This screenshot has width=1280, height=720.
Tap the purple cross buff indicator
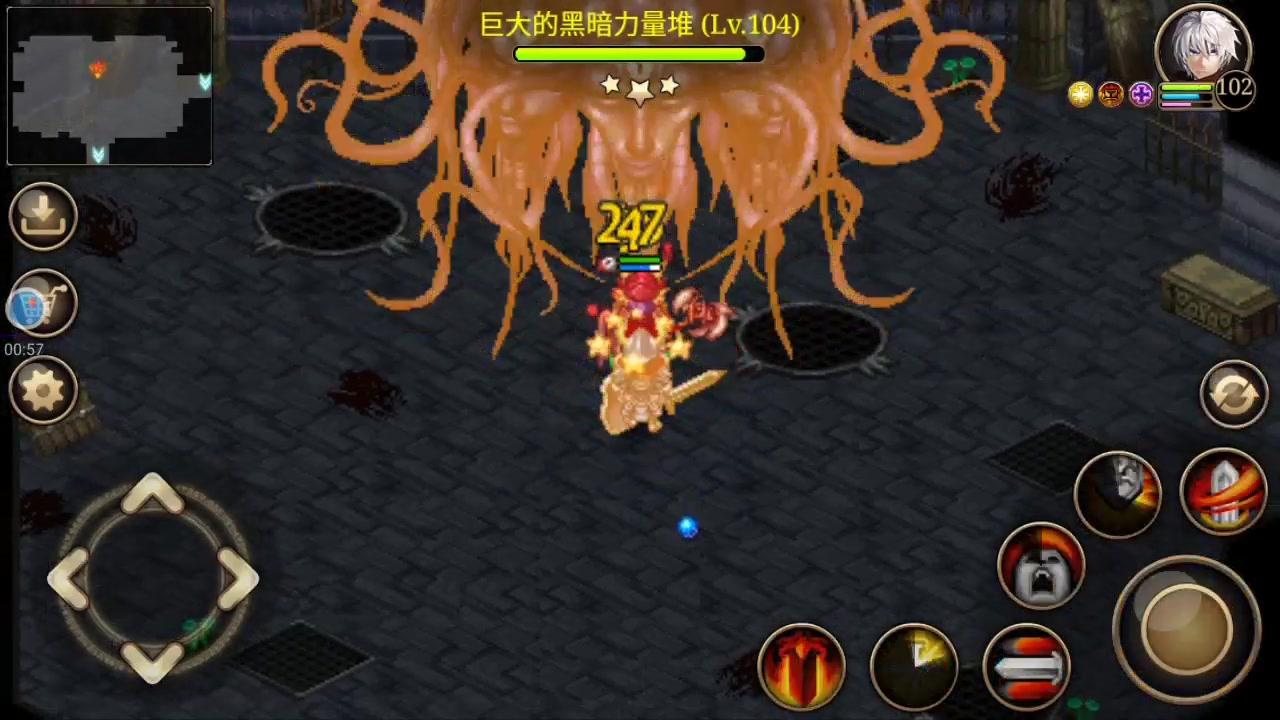1141,93
